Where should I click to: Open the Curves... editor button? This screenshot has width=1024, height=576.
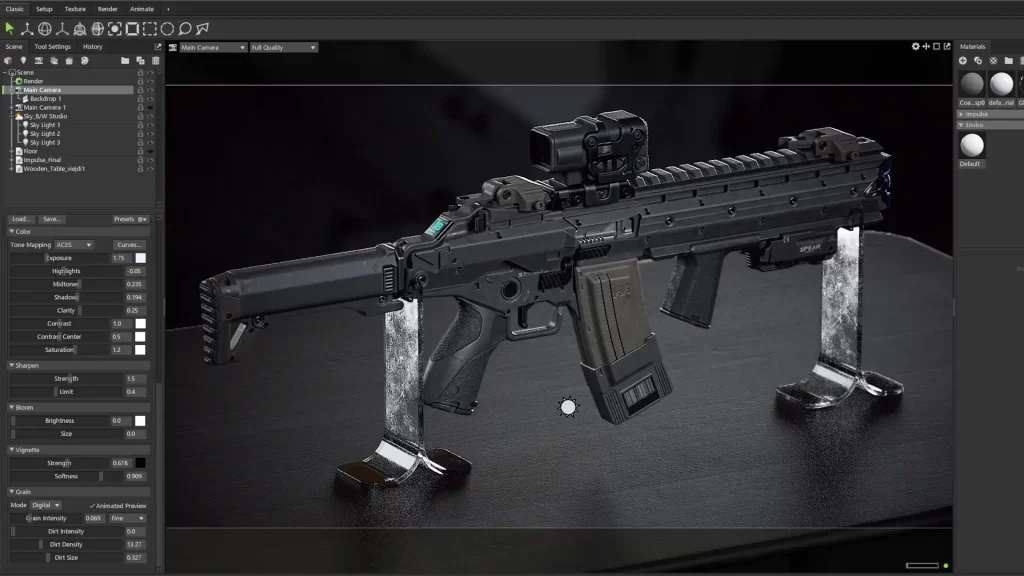tap(130, 245)
